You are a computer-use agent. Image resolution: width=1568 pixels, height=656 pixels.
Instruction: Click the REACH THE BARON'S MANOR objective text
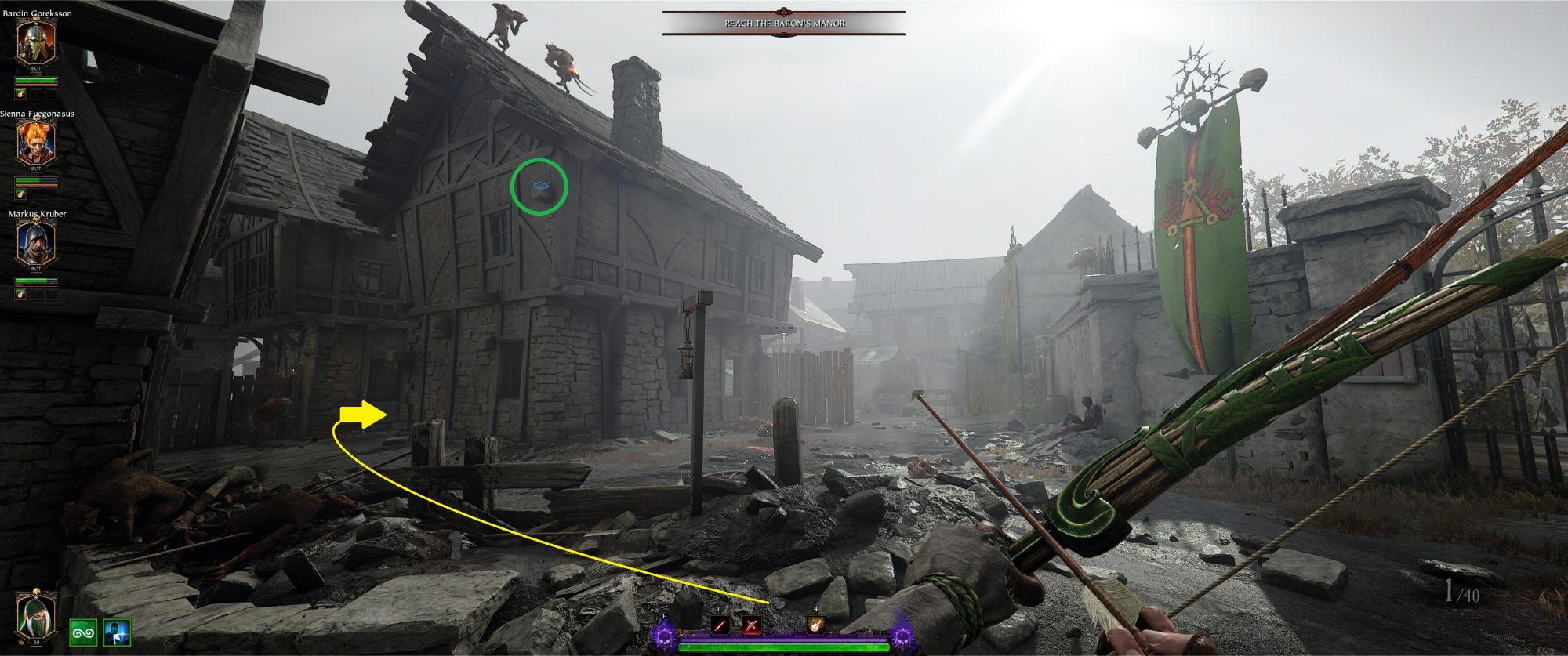(784, 24)
